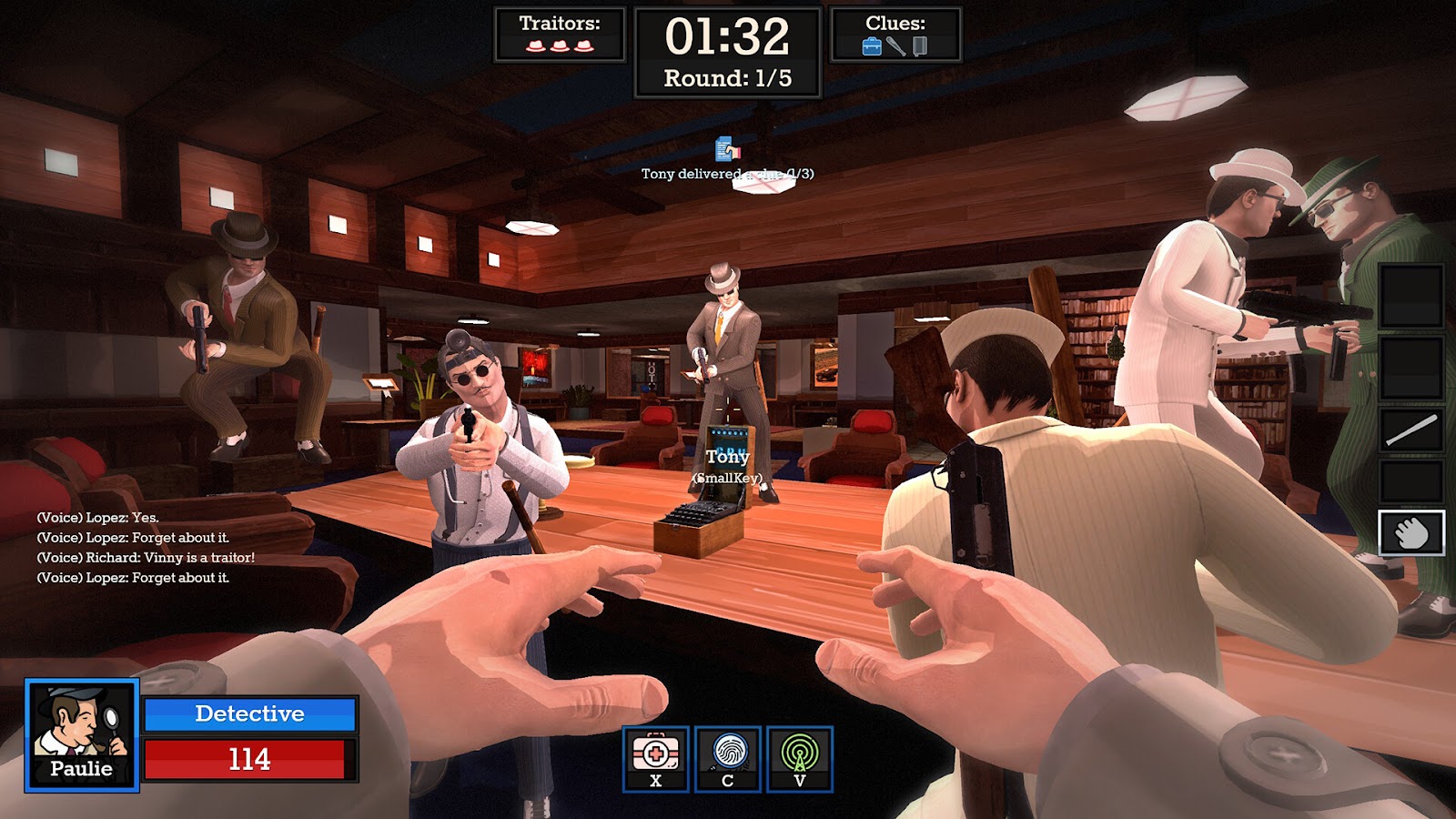Use the fingerprint scan ability
1456x819 pixels.
tap(728, 758)
